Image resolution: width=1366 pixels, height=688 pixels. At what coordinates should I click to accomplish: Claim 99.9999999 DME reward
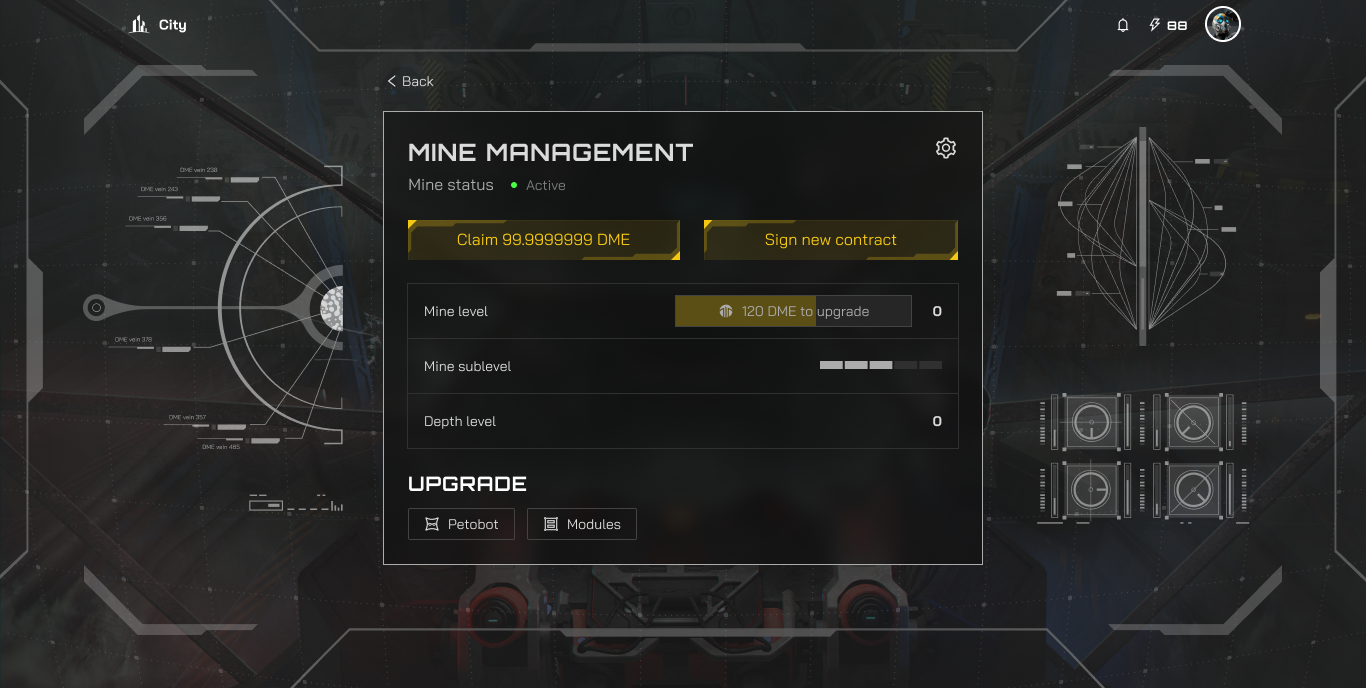[x=543, y=240]
